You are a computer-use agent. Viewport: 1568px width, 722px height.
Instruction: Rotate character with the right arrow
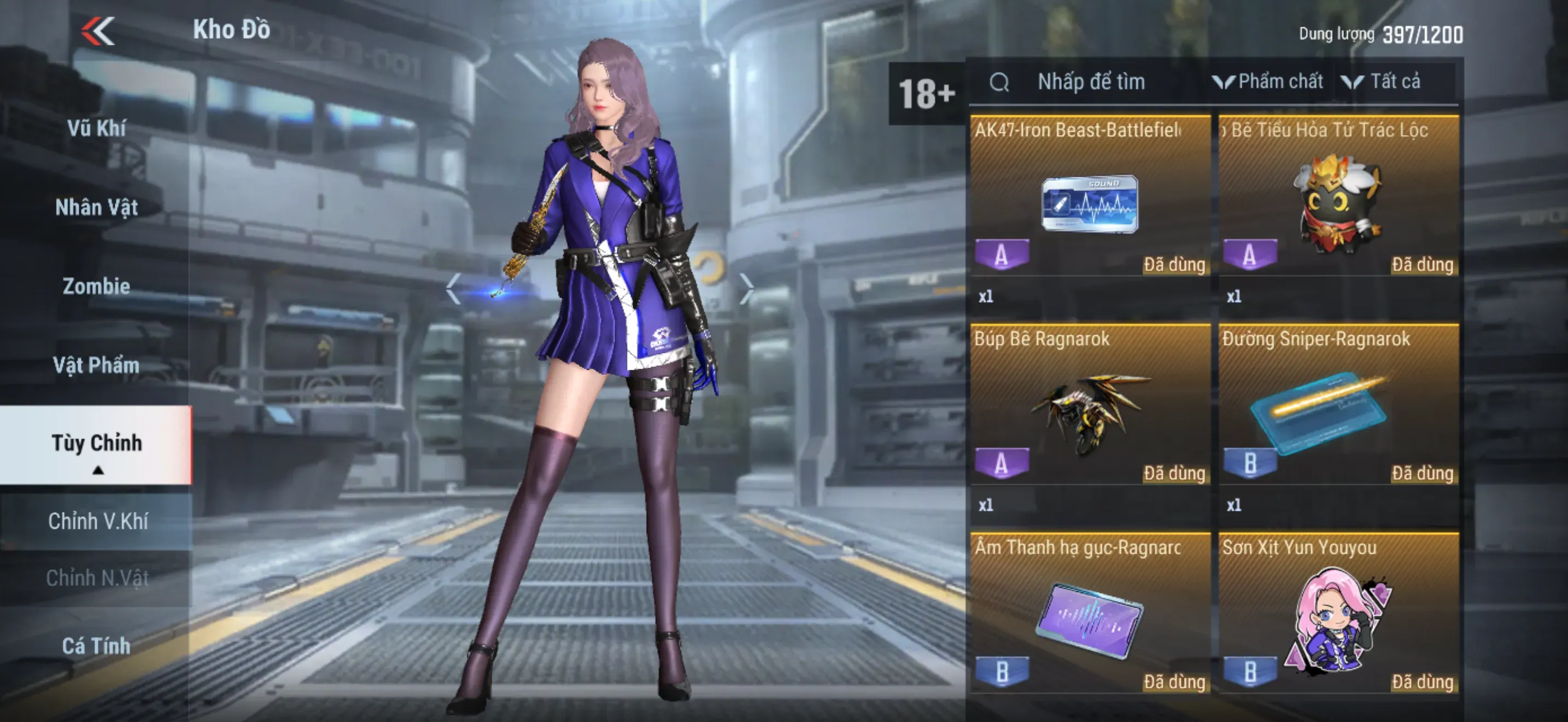[746, 289]
